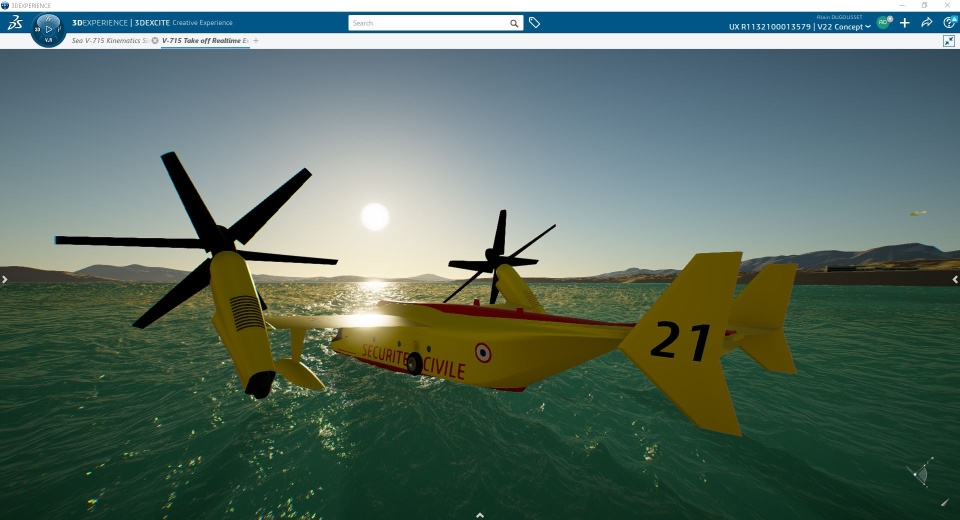Viewport: 960px width, 520px height.
Task: Select the V-715 Take off Realtime tab
Action: tap(205, 40)
